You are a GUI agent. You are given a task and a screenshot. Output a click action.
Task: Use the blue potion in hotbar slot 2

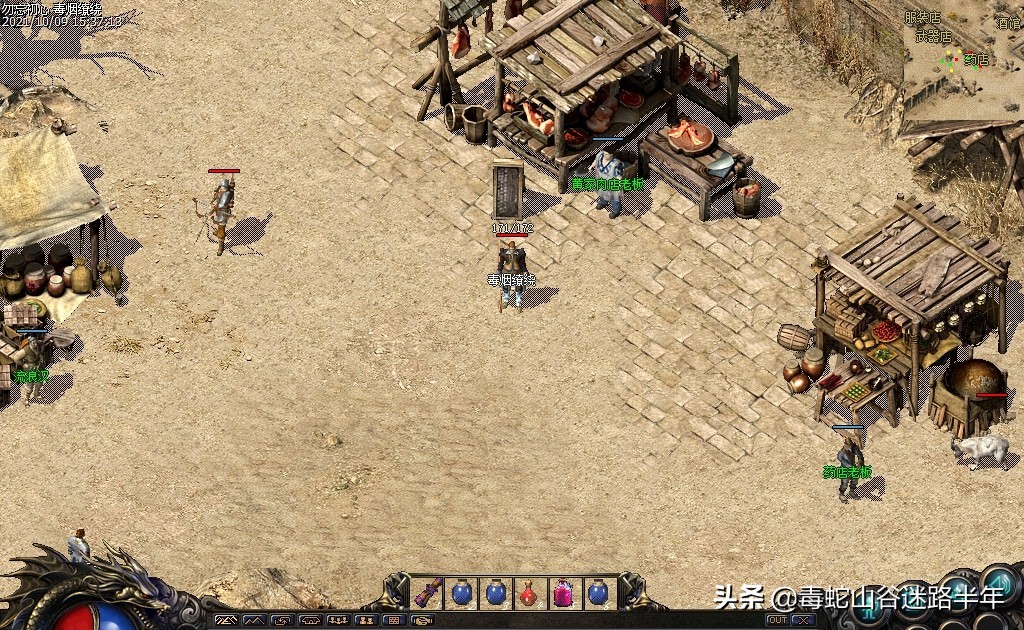462,592
